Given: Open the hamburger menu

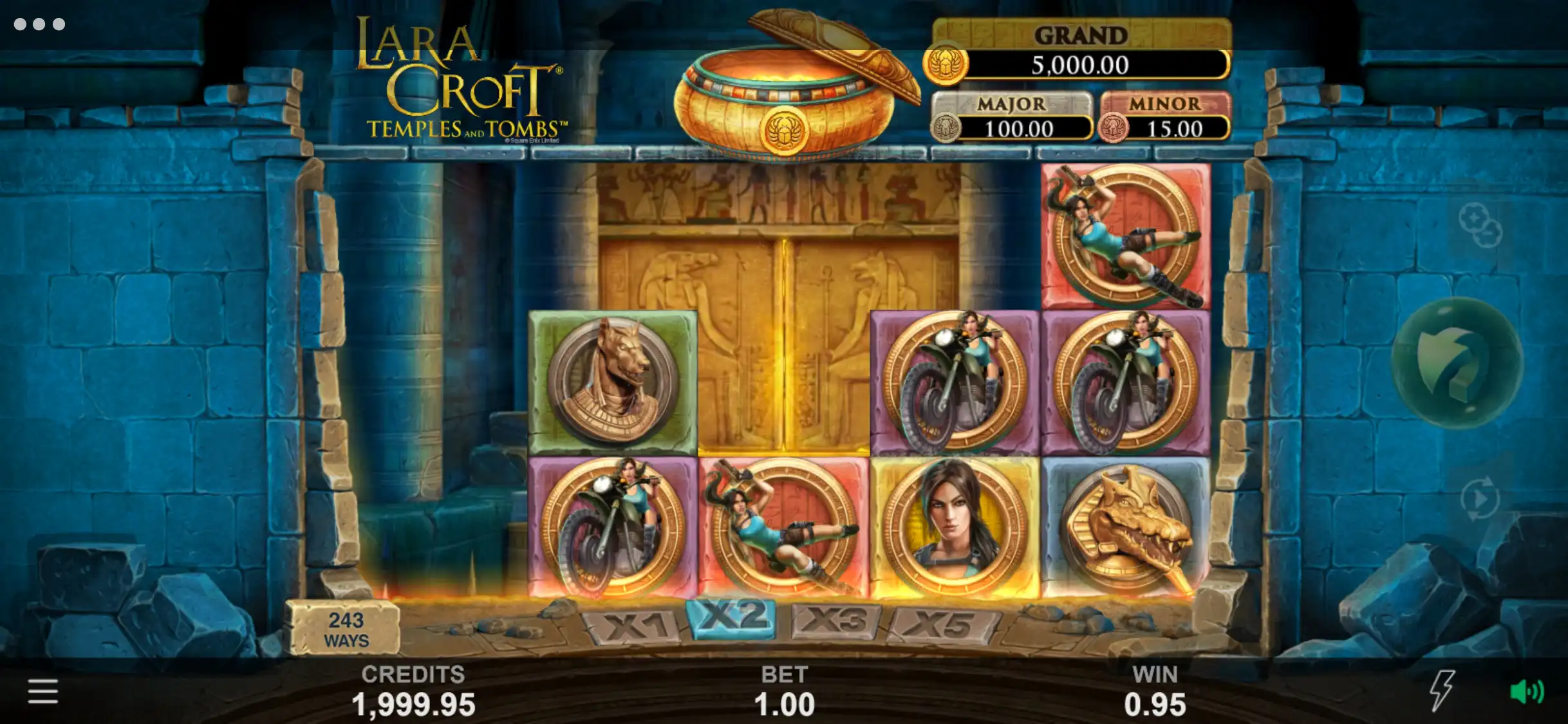Looking at the screenshot, I should click(x=42, y=692).
